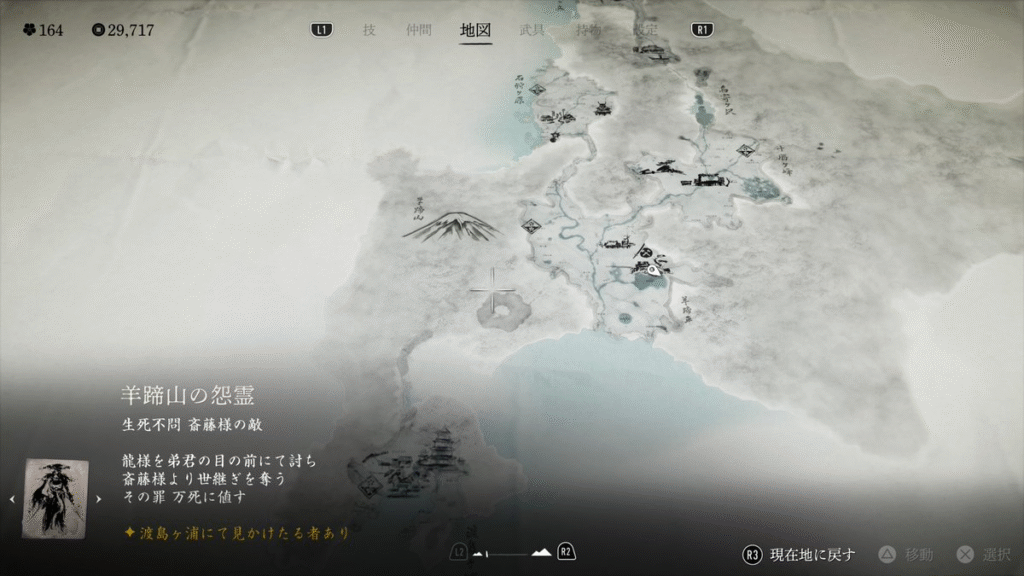Open the 仲間 tab
Screen dimensions: 1024x576
coord(420,30)
